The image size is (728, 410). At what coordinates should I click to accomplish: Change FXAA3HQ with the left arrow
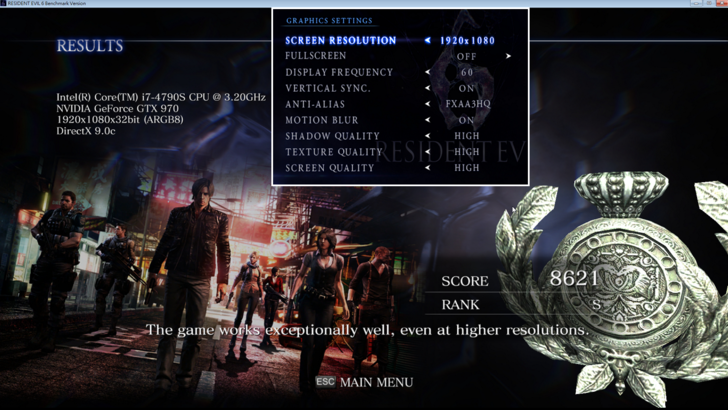click(428, 104)
